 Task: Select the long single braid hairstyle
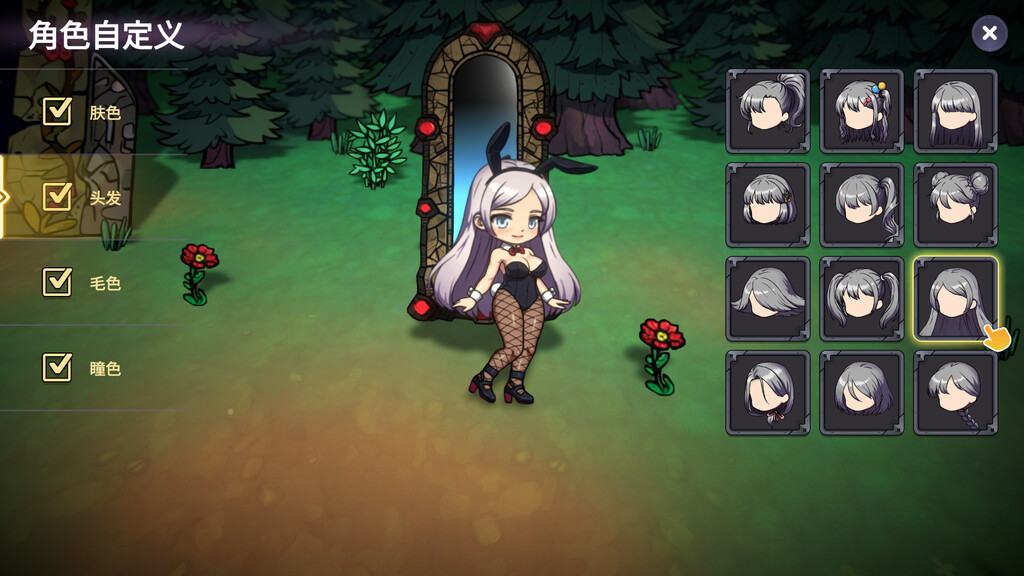pos(956,393)
